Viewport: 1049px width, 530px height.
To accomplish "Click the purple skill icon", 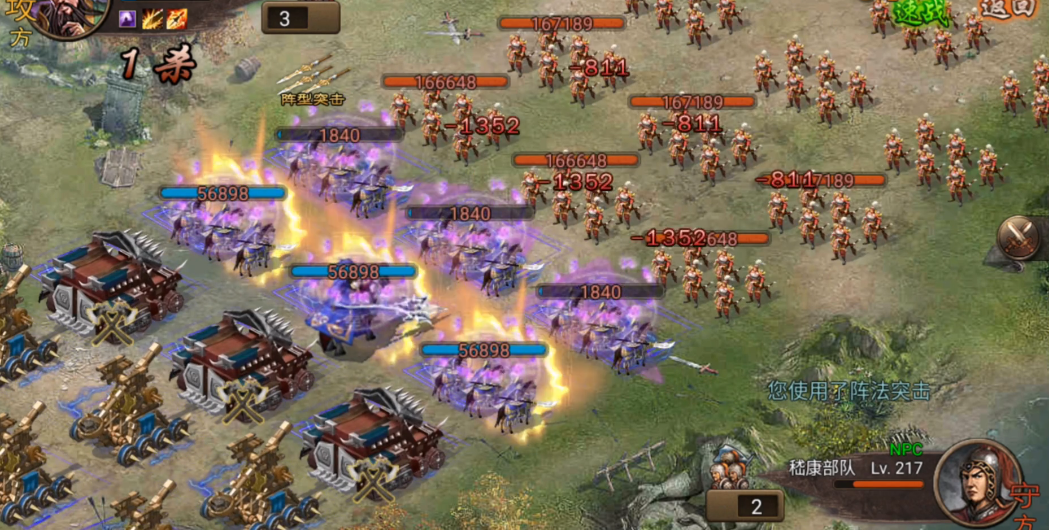I will click(x=128, y=18).
